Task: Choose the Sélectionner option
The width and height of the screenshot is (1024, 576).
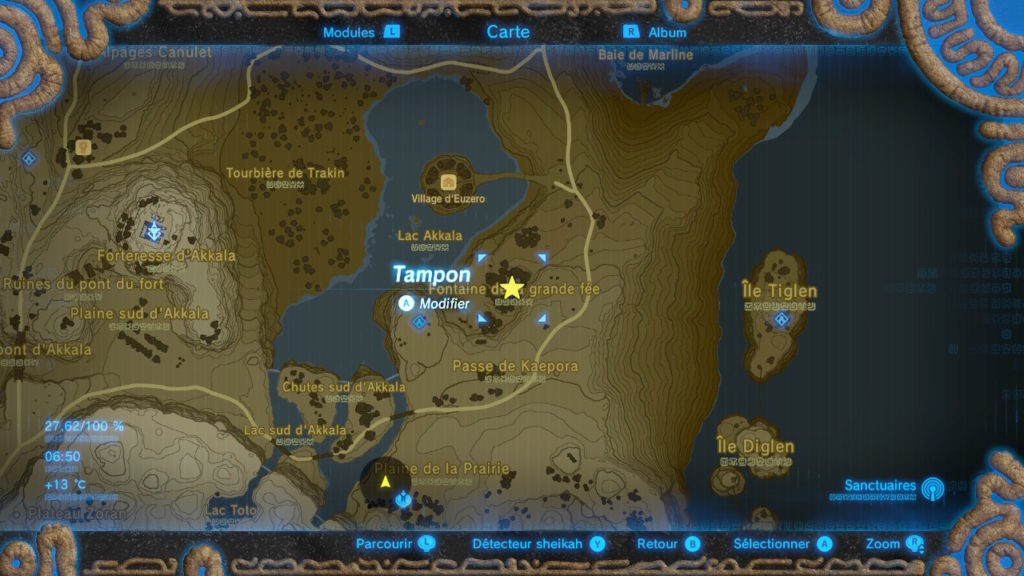Action: click(x=782, y=544)
